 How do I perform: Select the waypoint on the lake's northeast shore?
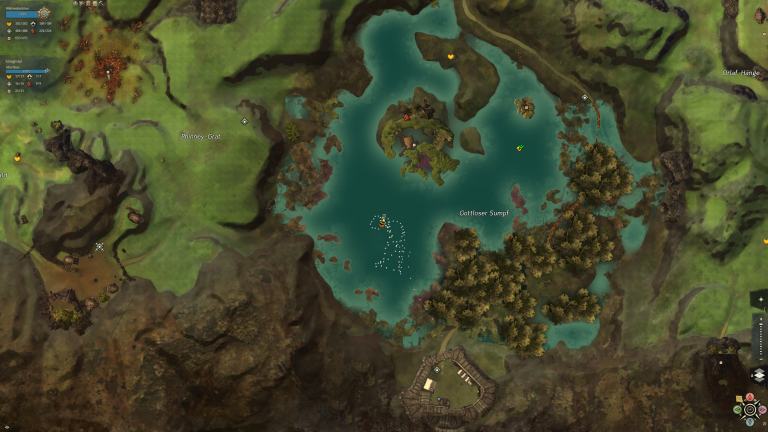585,97
